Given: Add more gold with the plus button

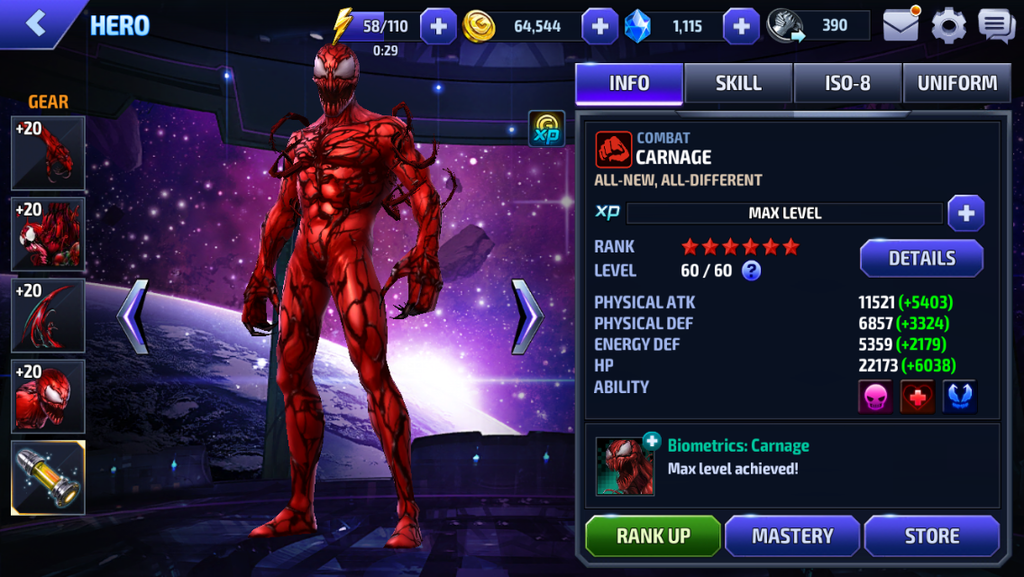Looking at the screenshot, I should coord(599,26).
